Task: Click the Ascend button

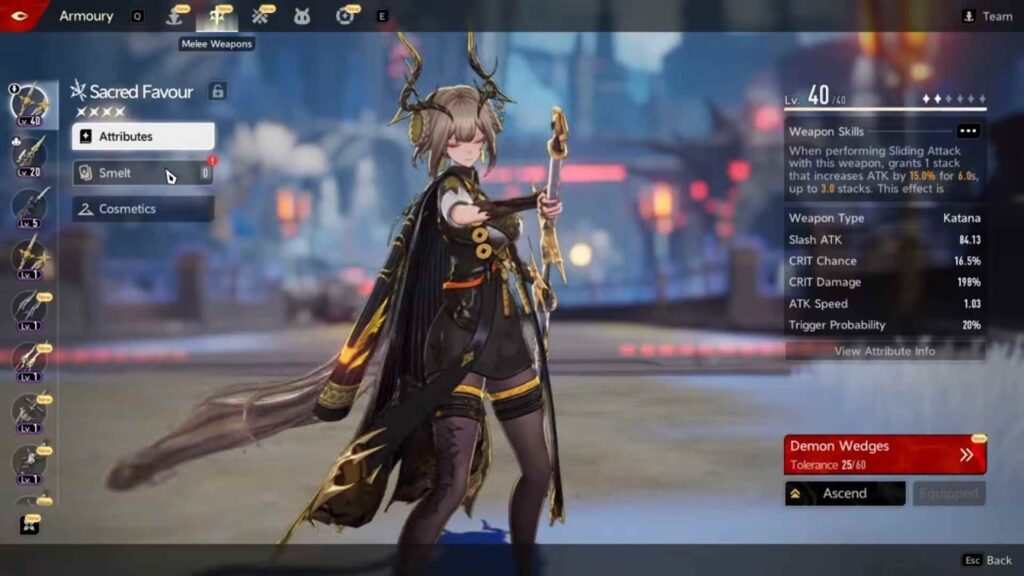Action: pos(845,493)
